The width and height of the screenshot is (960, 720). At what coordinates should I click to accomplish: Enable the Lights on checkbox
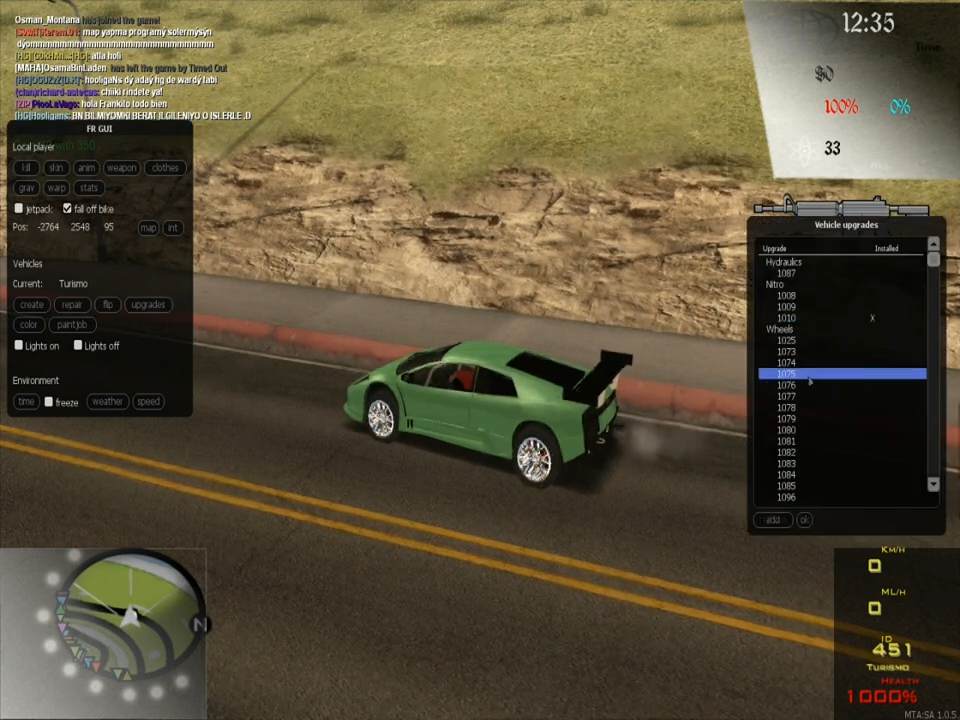pyautogui.click(x=19, y=346)
